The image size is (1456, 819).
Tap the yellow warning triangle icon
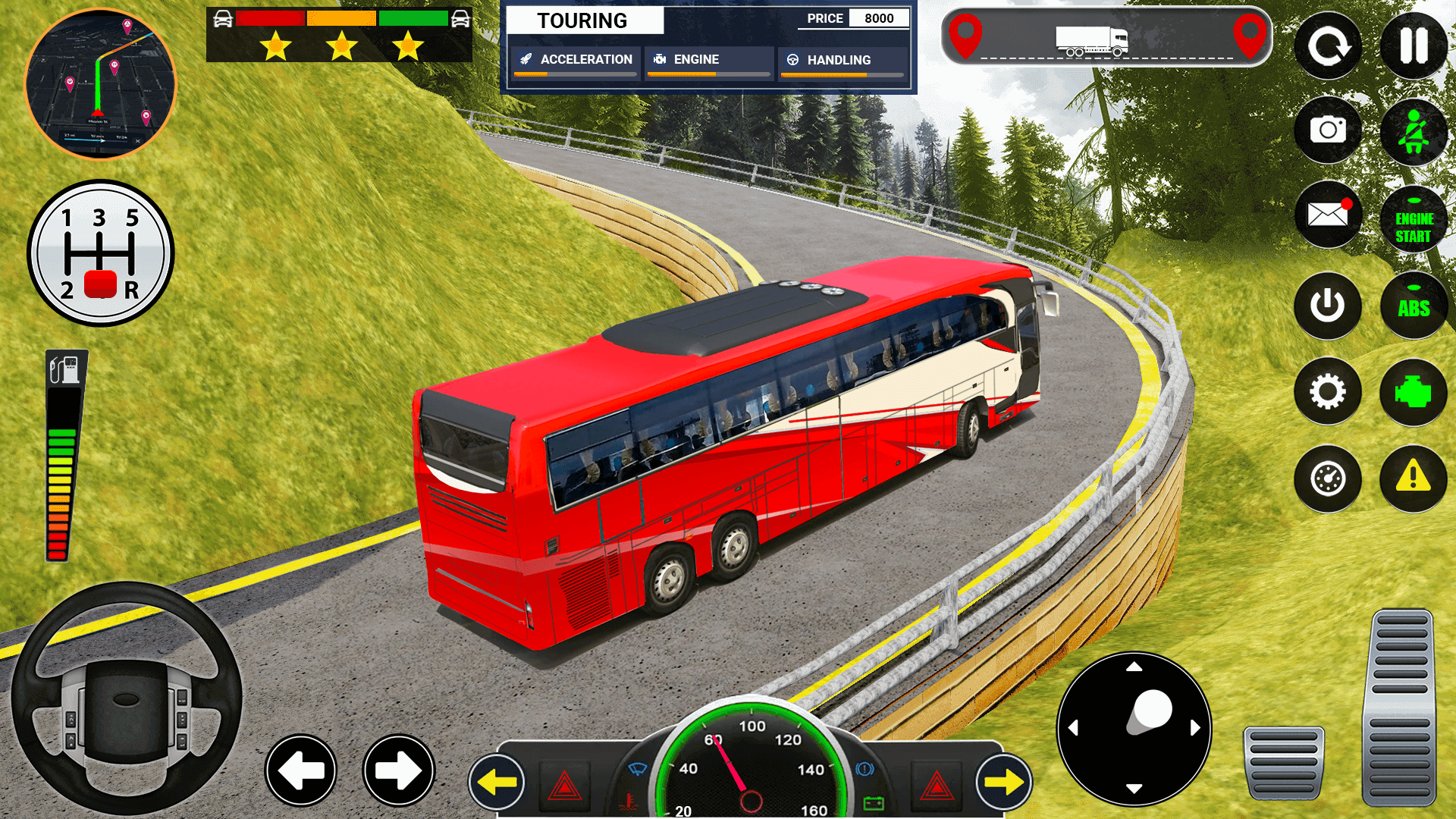pyautogui.click(x=1412, y=479)
